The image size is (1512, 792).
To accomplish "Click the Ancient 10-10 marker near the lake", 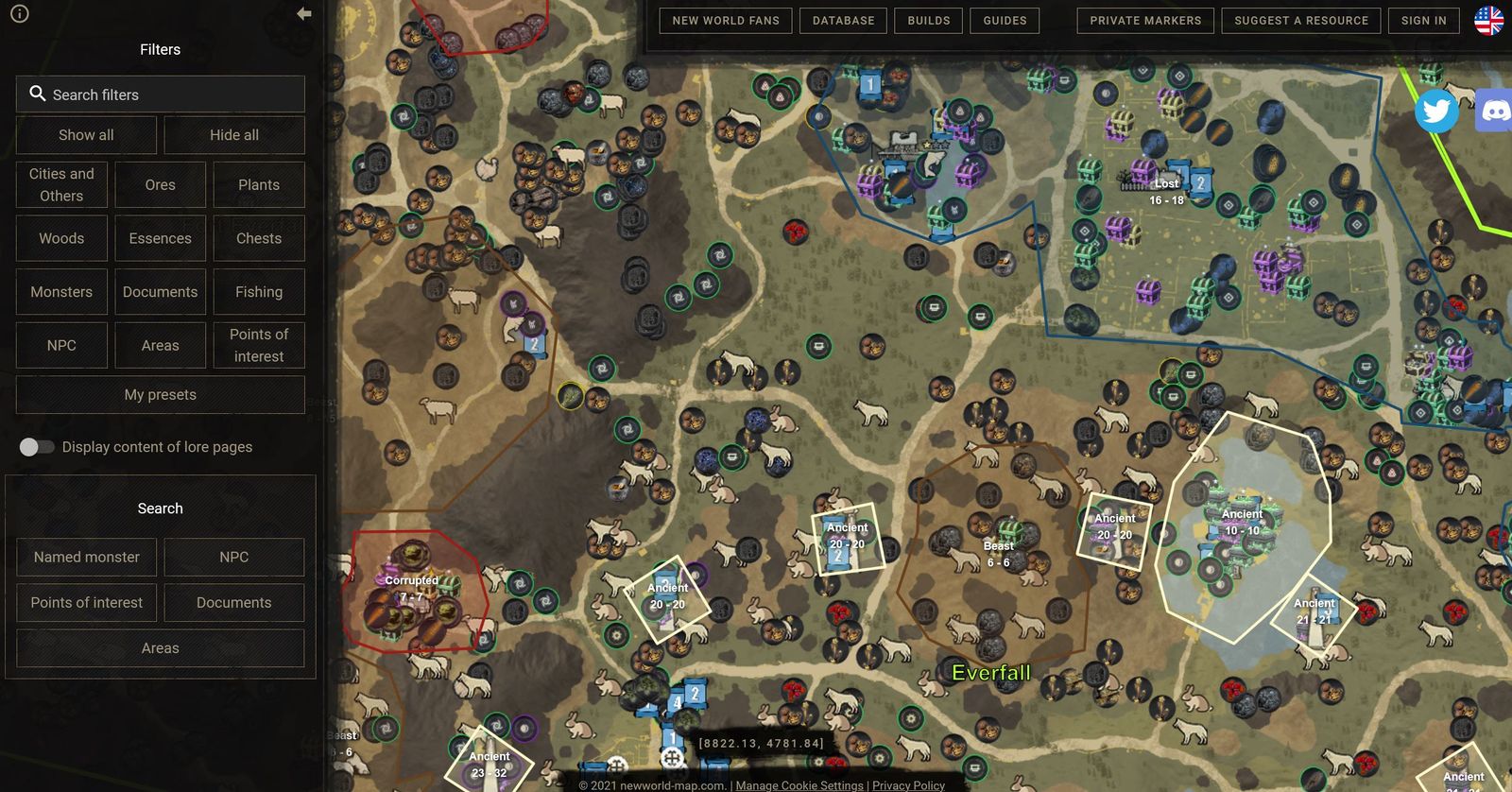I will (x=1240, y=520).
